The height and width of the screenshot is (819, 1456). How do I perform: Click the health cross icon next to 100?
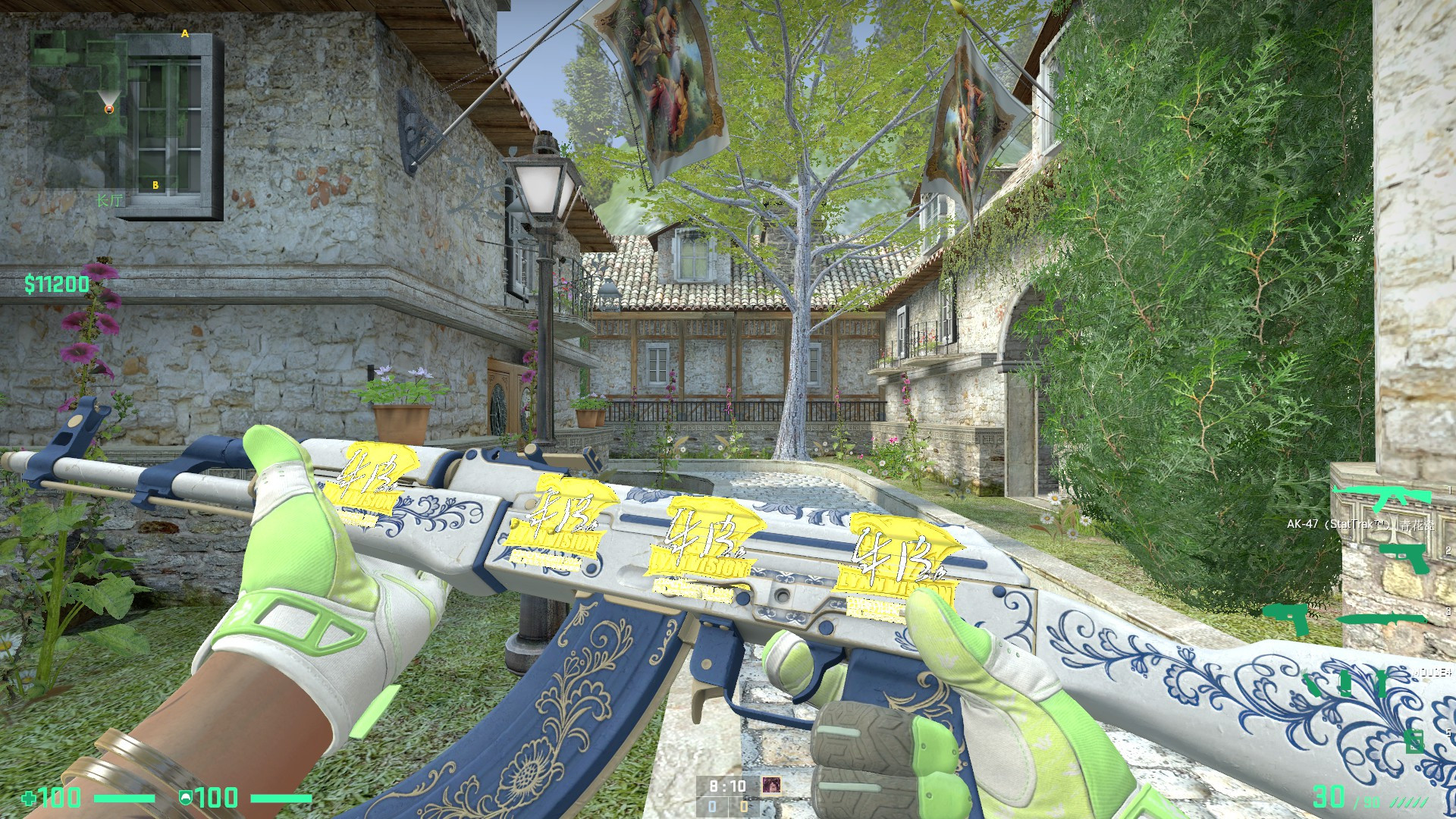tap(30, 798)
